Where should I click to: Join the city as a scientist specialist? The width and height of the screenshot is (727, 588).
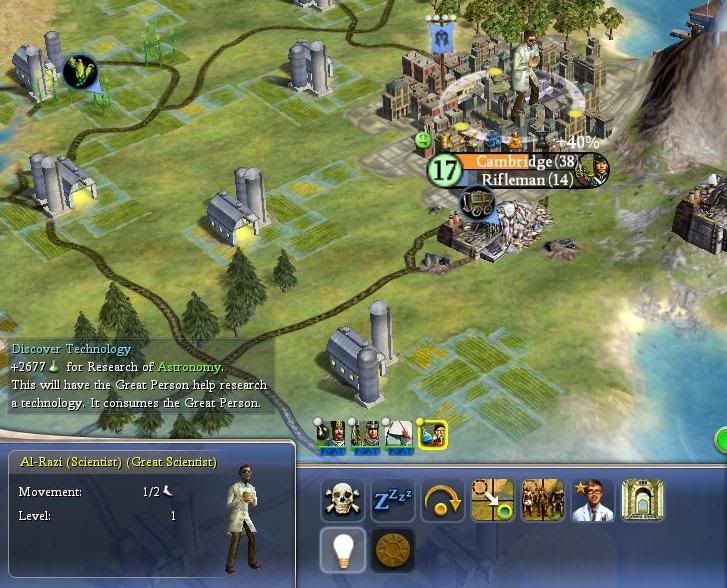tap(593, 500)
